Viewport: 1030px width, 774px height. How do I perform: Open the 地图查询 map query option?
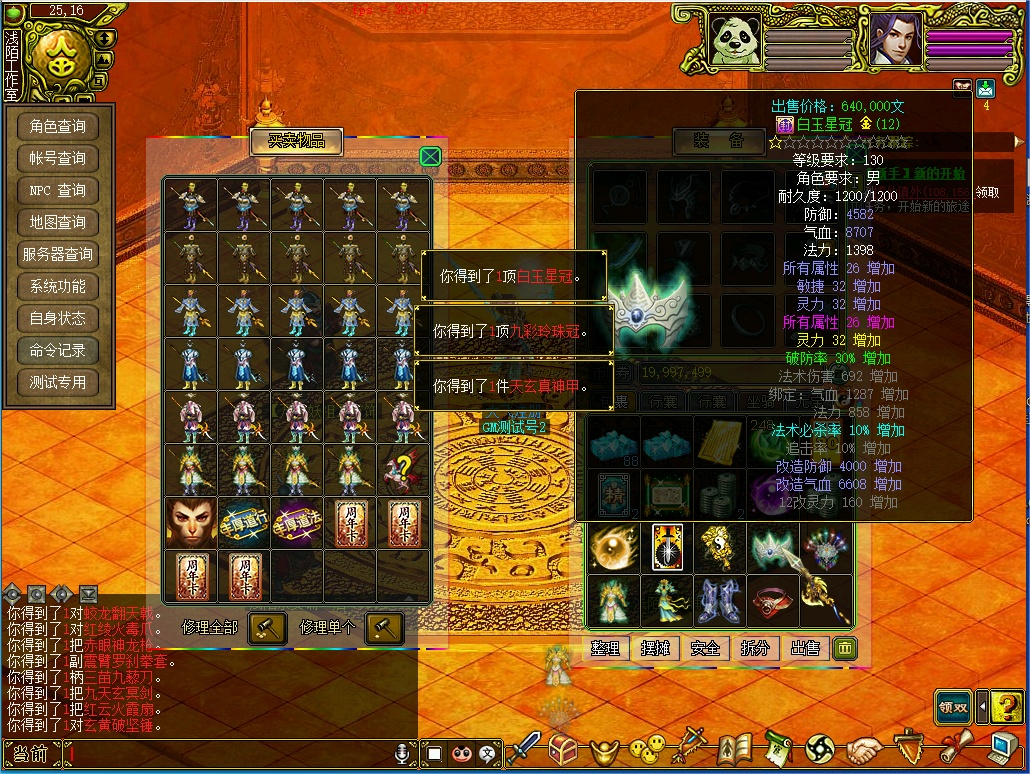coord(57,223)
